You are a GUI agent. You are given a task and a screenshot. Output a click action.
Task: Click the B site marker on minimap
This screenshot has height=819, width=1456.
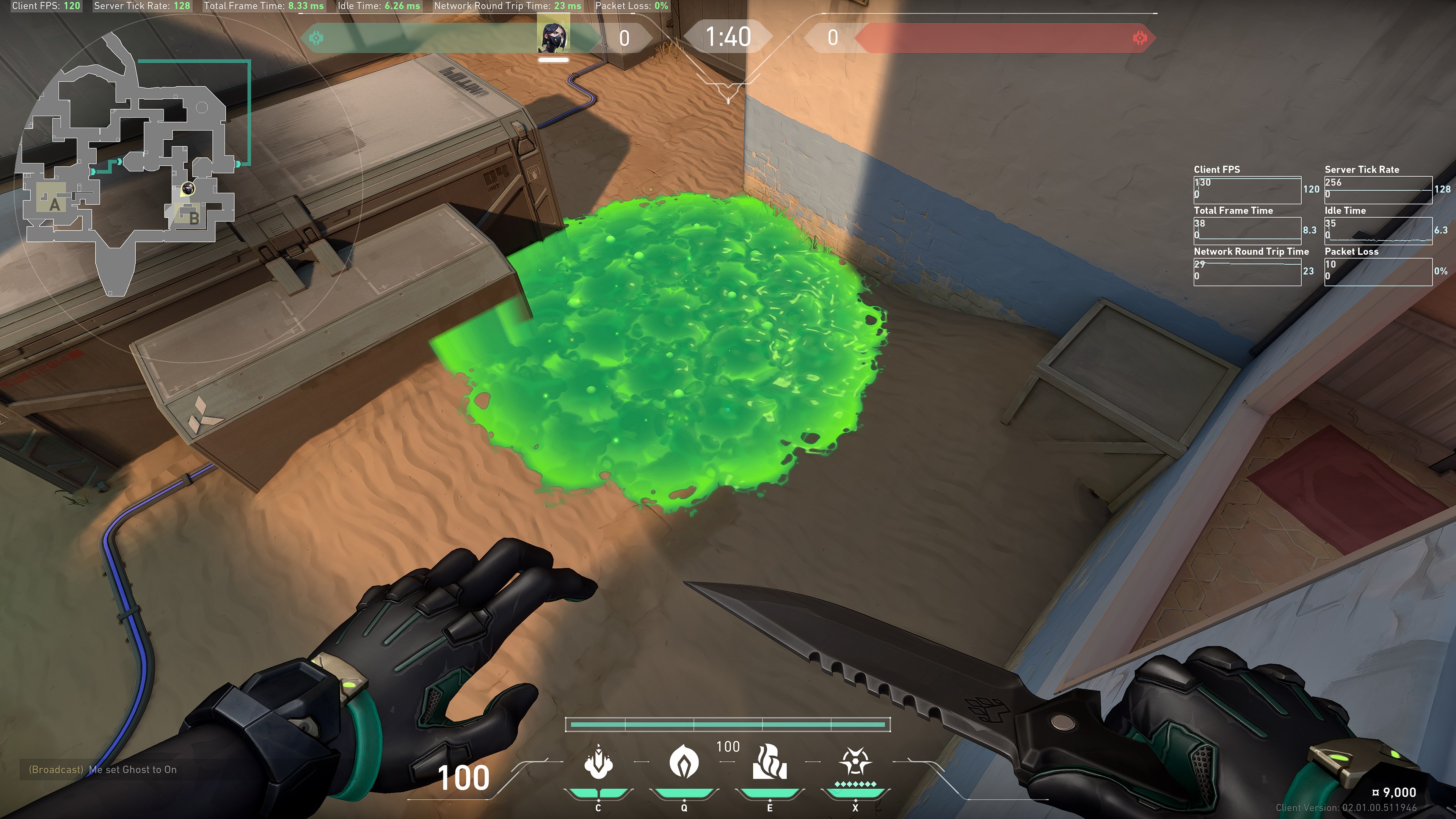(x=193, y=218)
